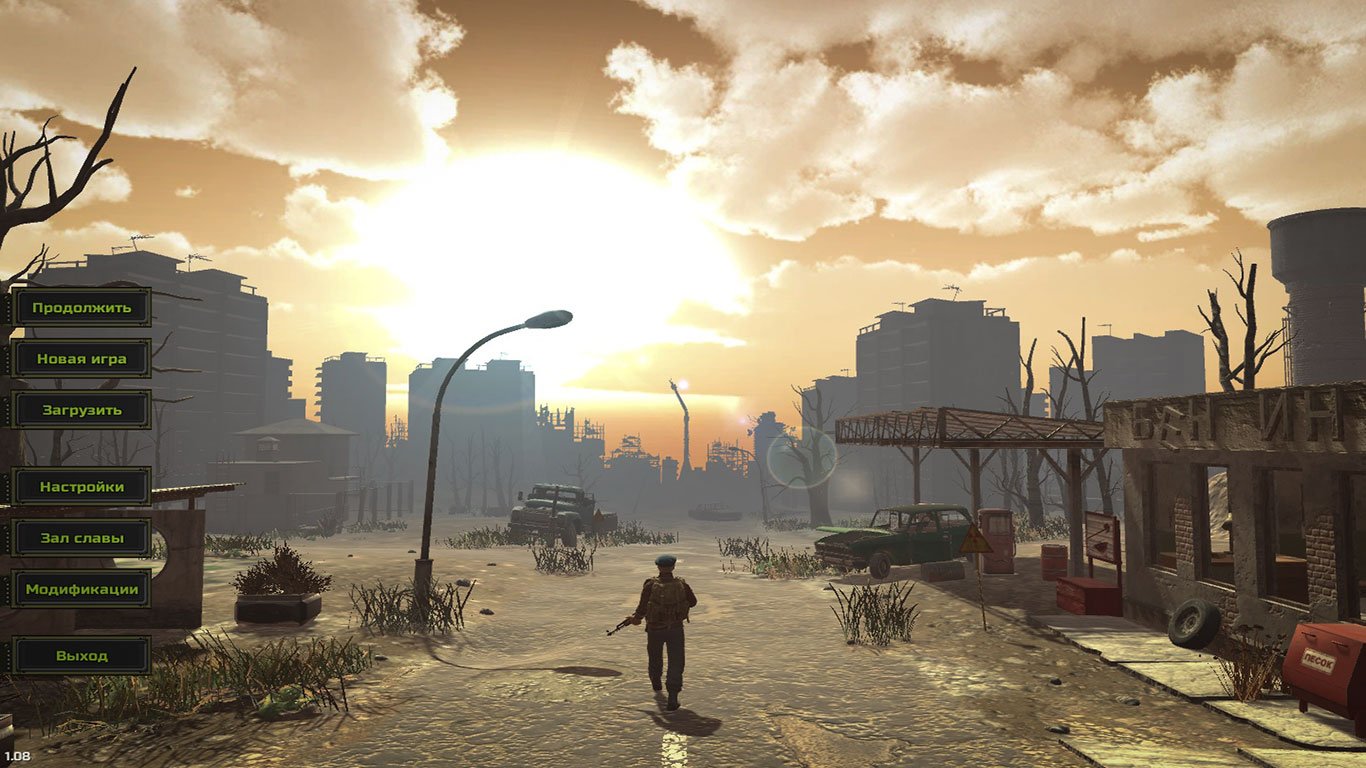Show the Зал славы hall of fame
The height and width of the screenshot is (768, 1366).
point(81,538)
